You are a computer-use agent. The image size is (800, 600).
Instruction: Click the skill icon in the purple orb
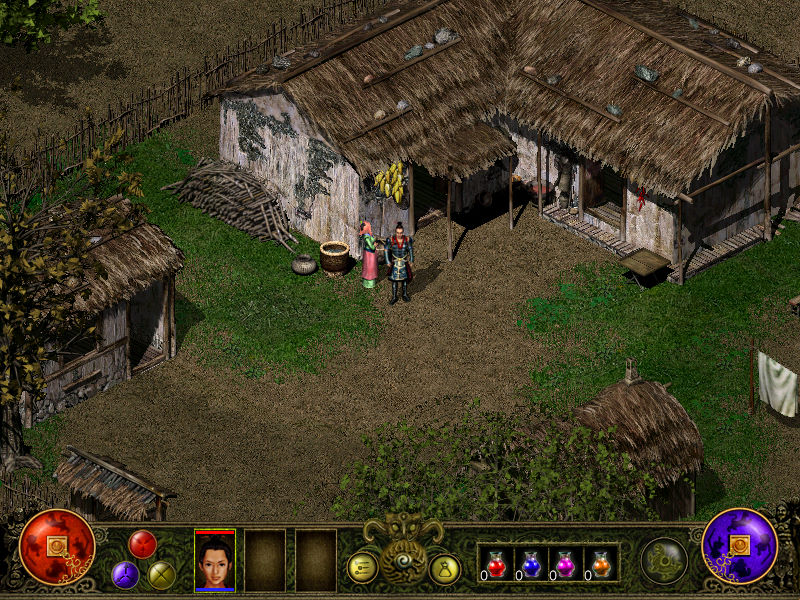click(740, 546)
